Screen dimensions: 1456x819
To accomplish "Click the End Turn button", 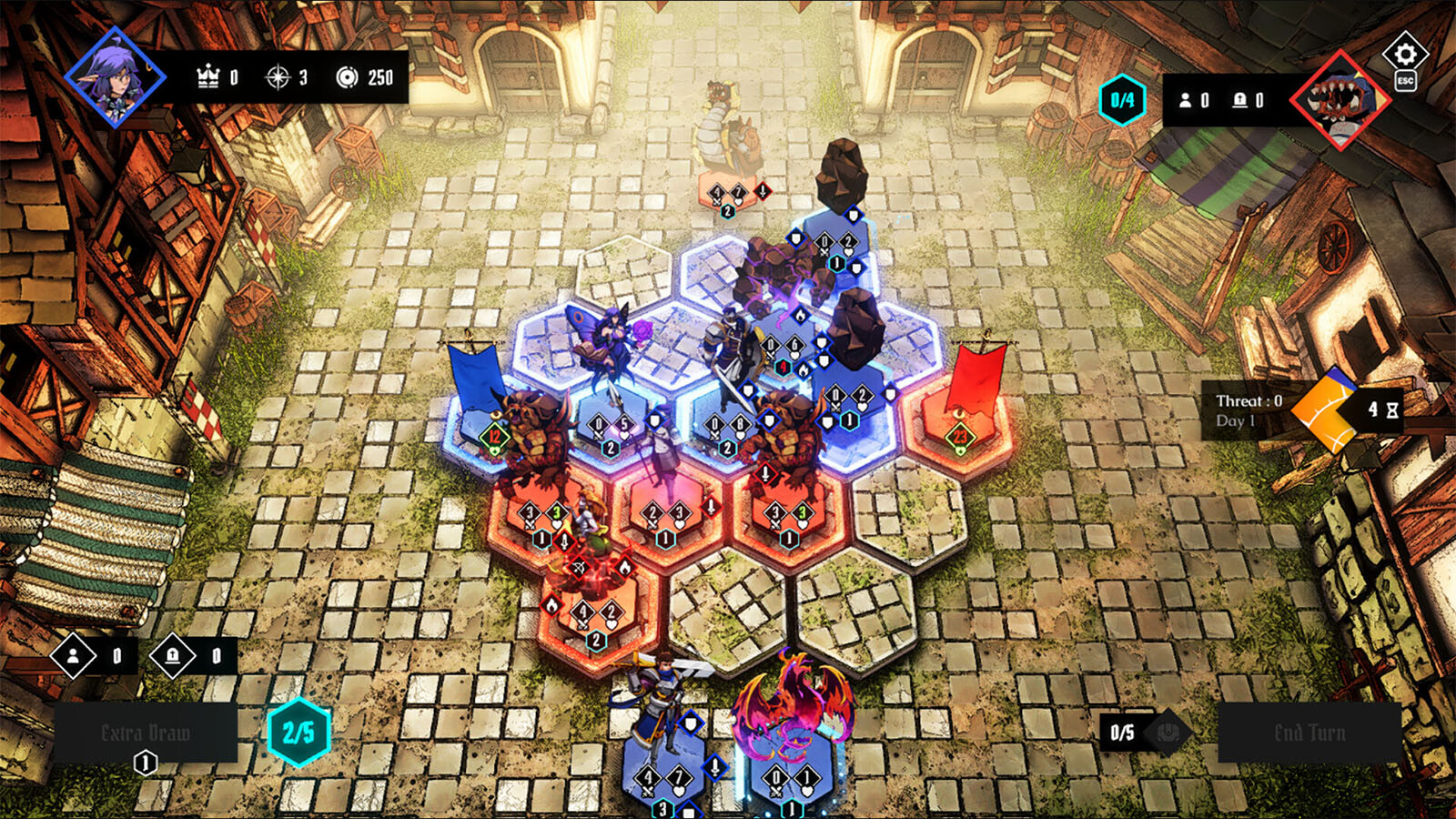I will (x=1309, y=733).
